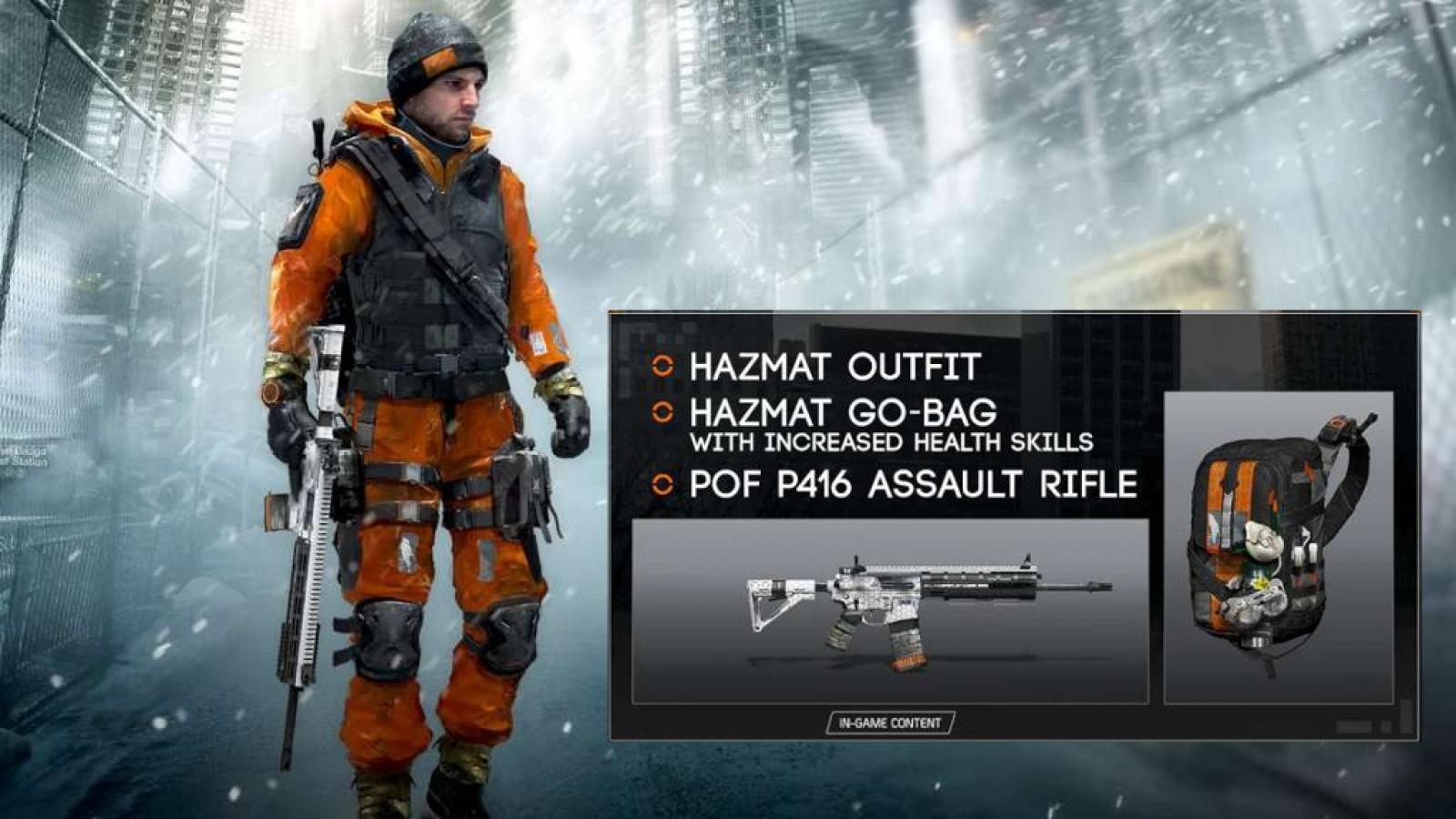Open the Hazmat backpack preview image

pos(1279,547)
